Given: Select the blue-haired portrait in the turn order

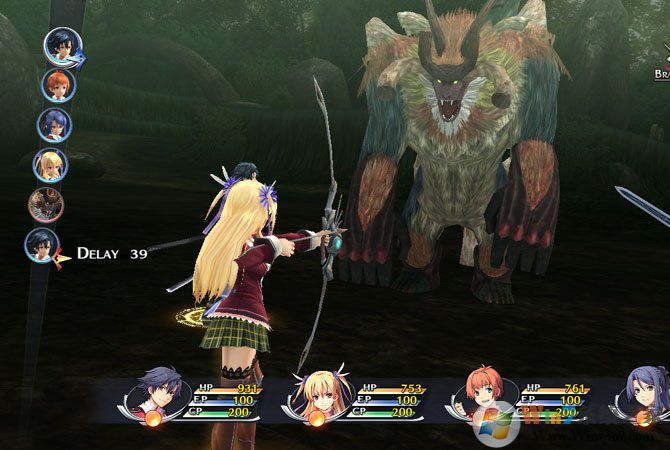Looking at the screenshot, I should [54, 124].
